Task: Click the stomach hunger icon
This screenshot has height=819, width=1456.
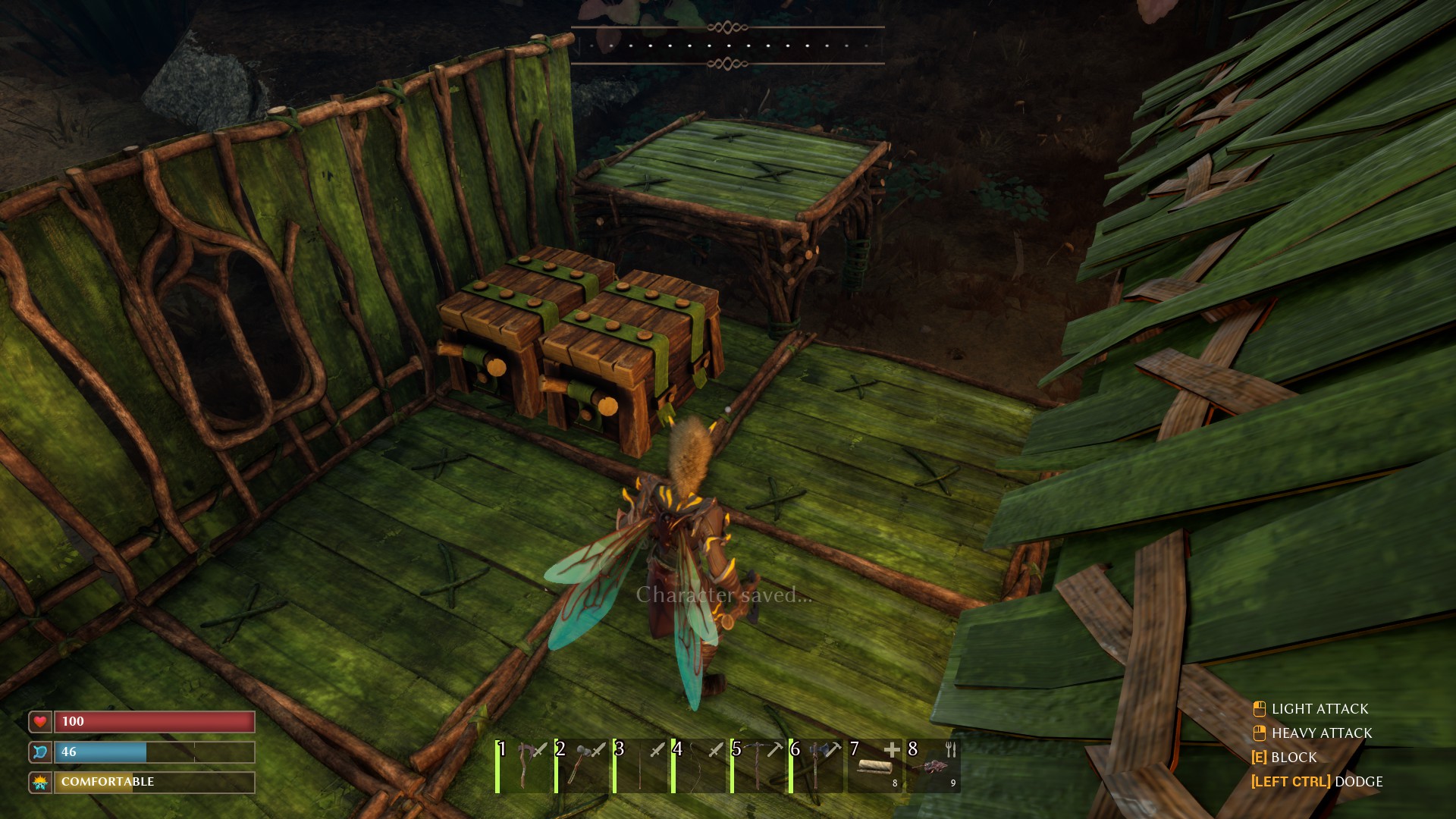Action: tap(39, 752)
